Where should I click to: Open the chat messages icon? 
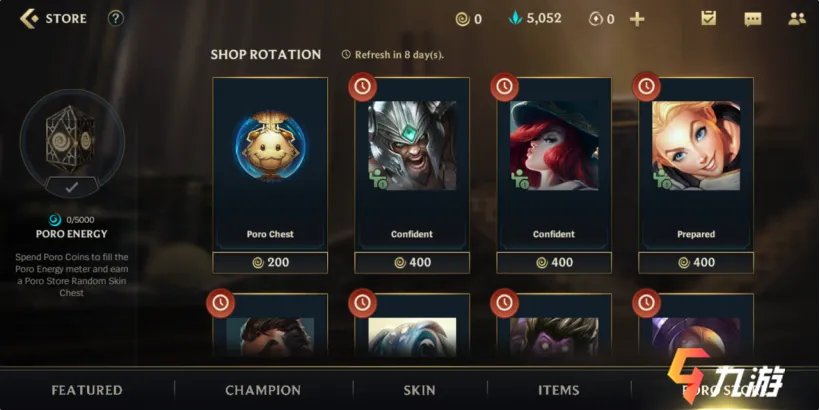pos(753,19)
